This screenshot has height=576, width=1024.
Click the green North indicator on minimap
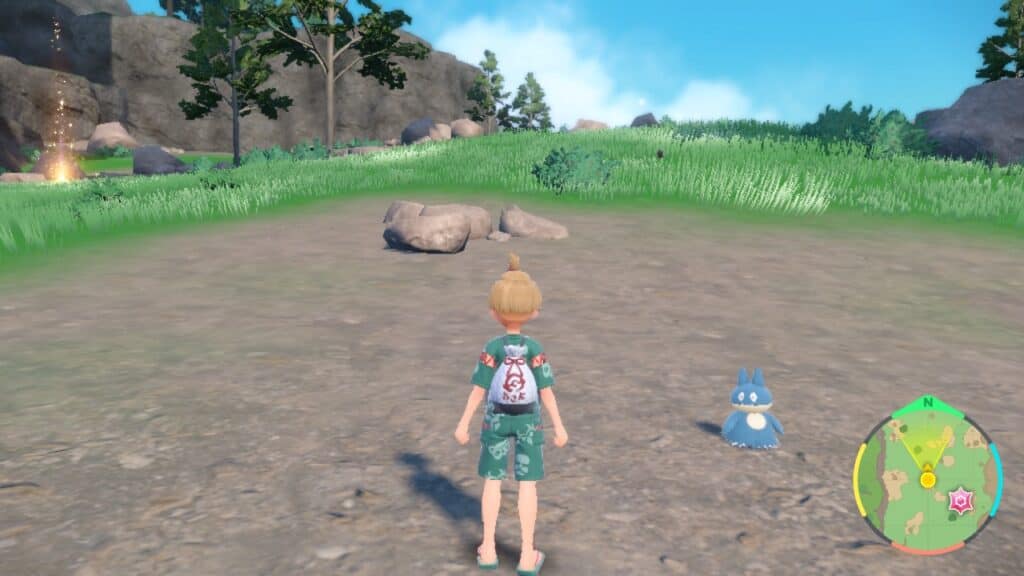click(927, 403)
